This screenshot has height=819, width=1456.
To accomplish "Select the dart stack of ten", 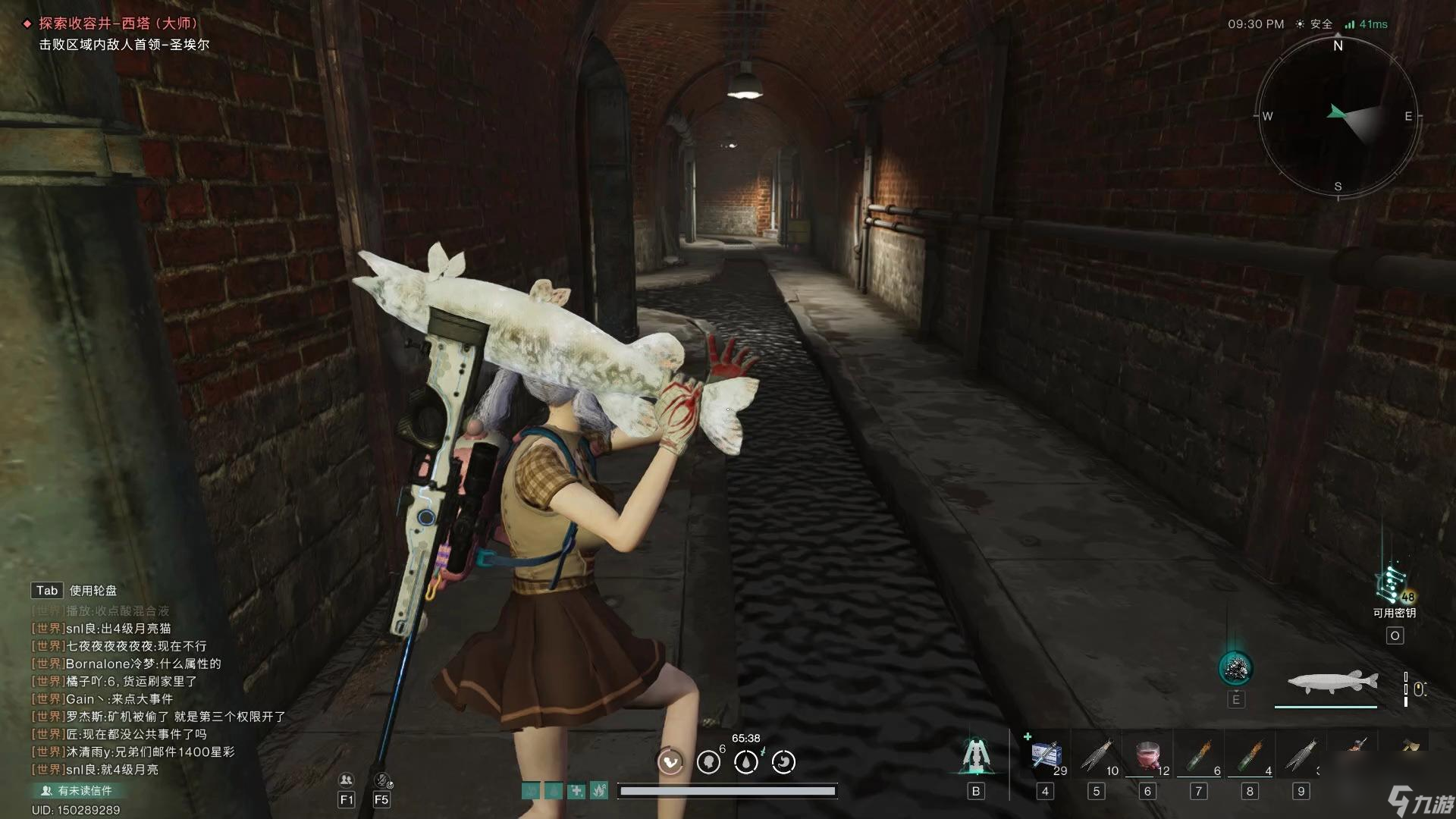I will tap(1097, 756).
